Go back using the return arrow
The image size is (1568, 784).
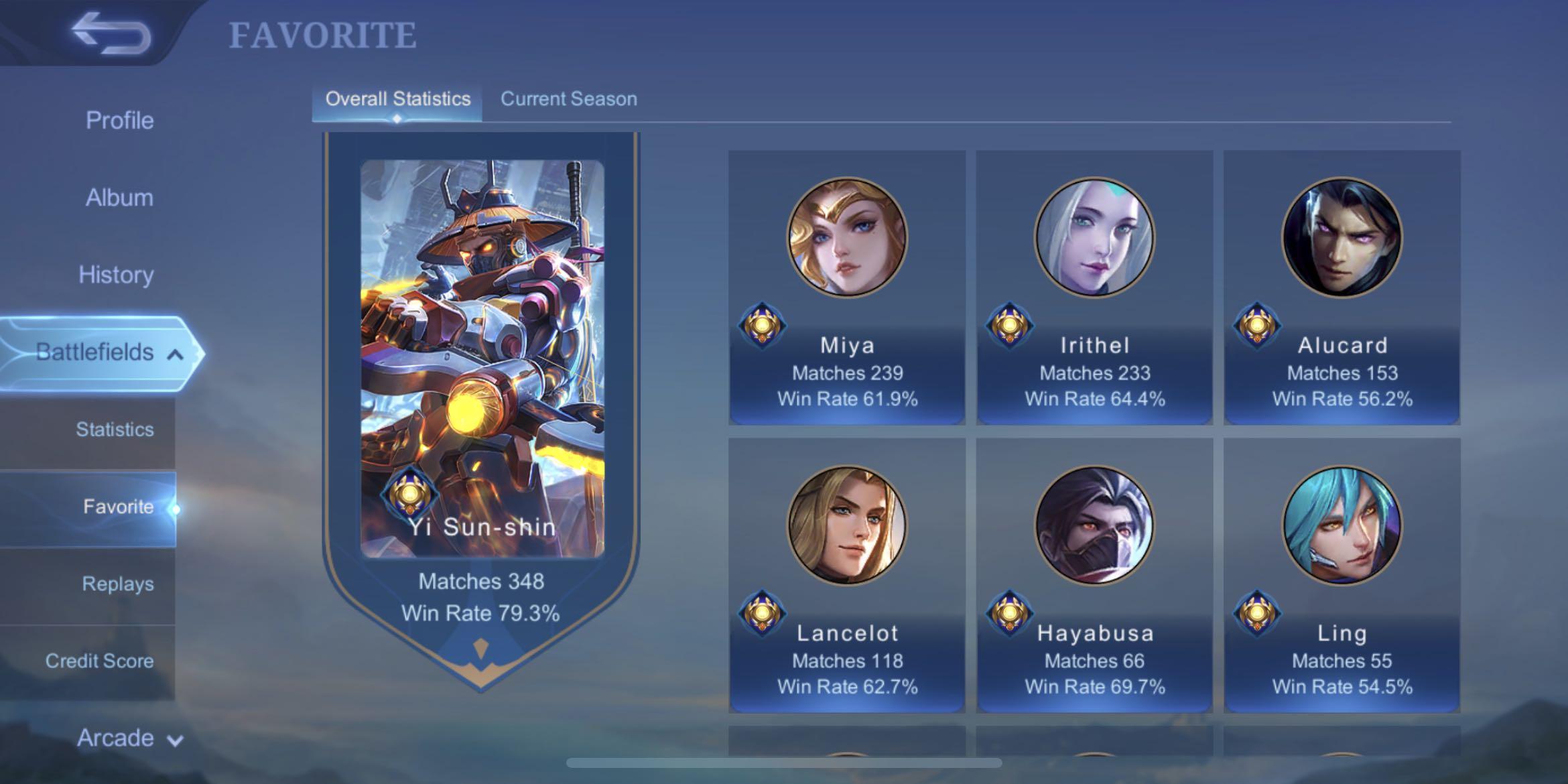[x=111, y=32]
